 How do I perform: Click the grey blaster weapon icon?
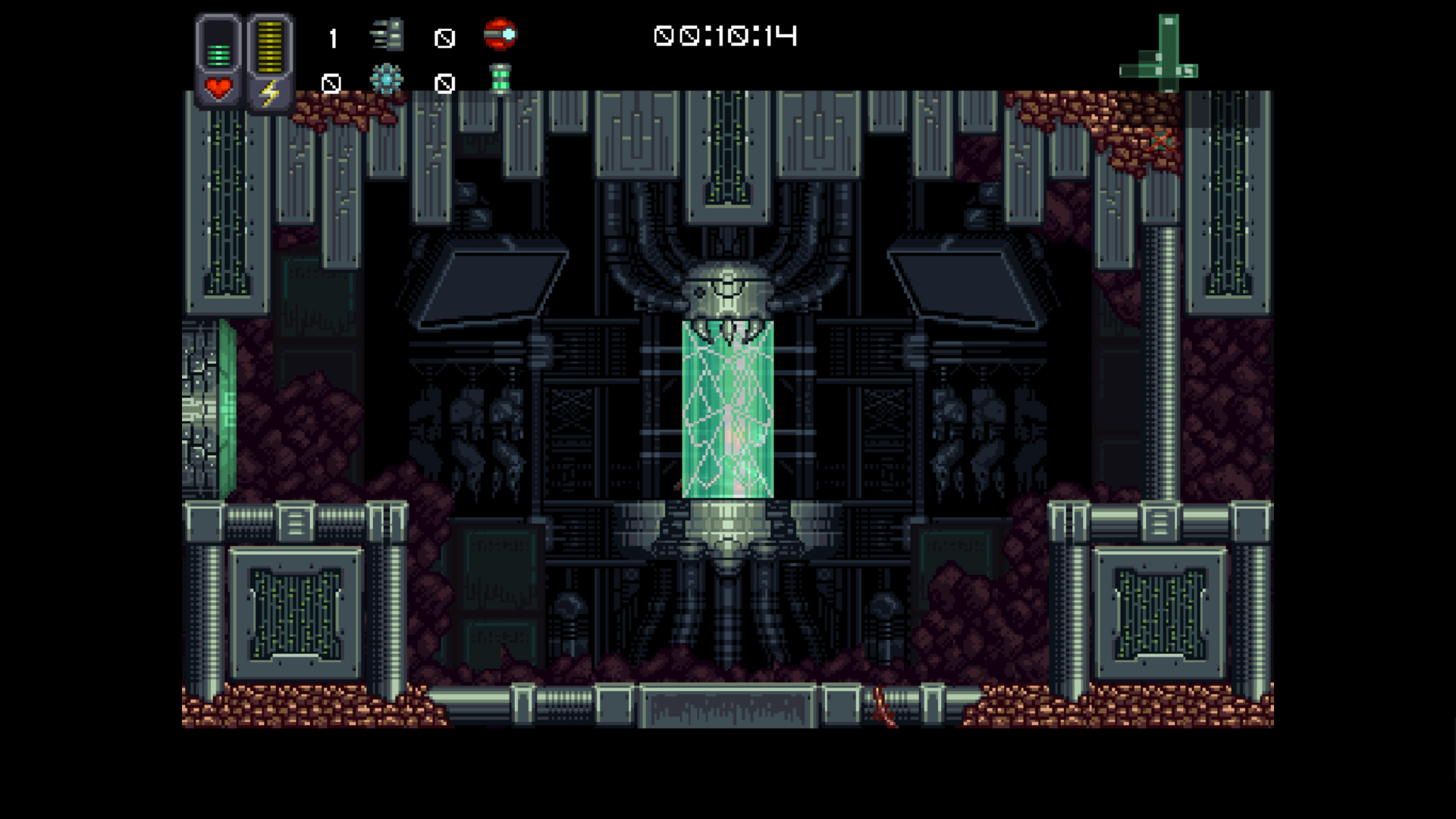click(388, 36)
